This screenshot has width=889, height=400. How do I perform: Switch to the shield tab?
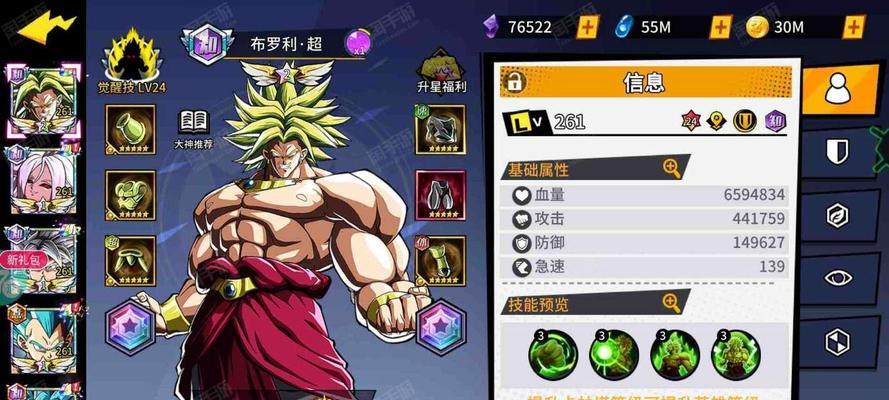836,152
